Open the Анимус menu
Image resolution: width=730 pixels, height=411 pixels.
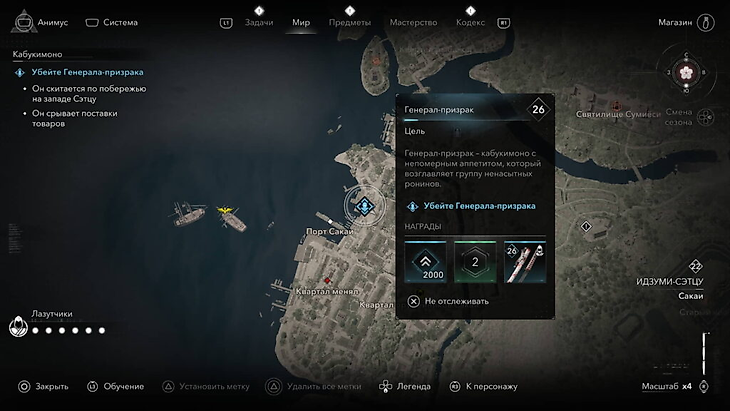[41, 22]
